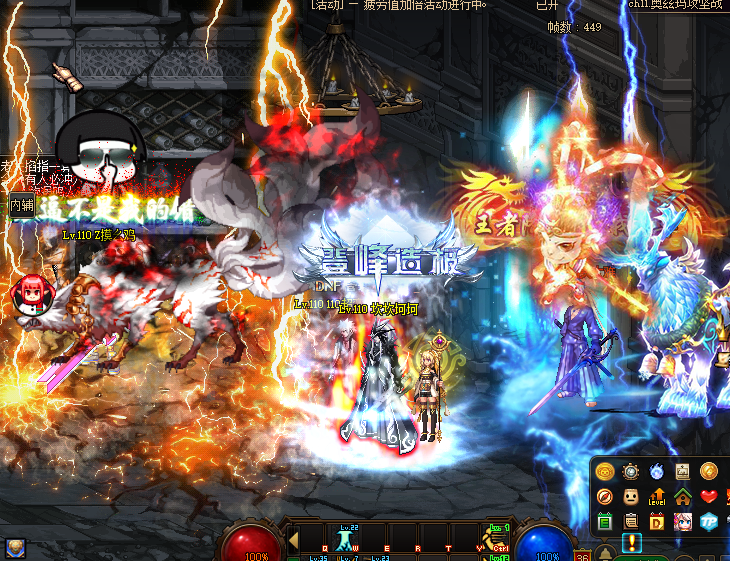Image resolution: width=730 pixels, height=561 pixels.
Task: Open the clipboard notes icon
Action: click(630, 521)
